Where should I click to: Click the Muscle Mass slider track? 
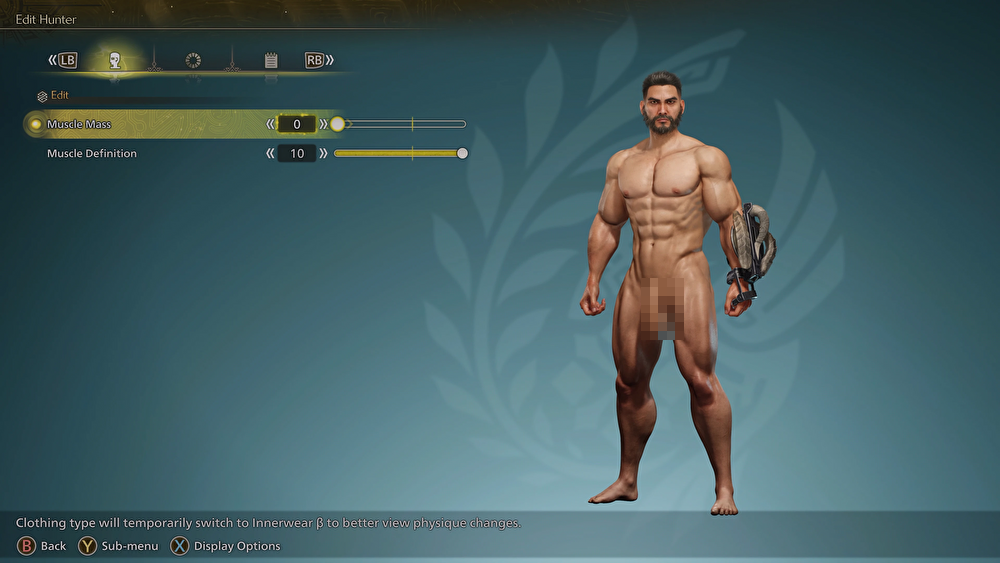tap(400, 124)
